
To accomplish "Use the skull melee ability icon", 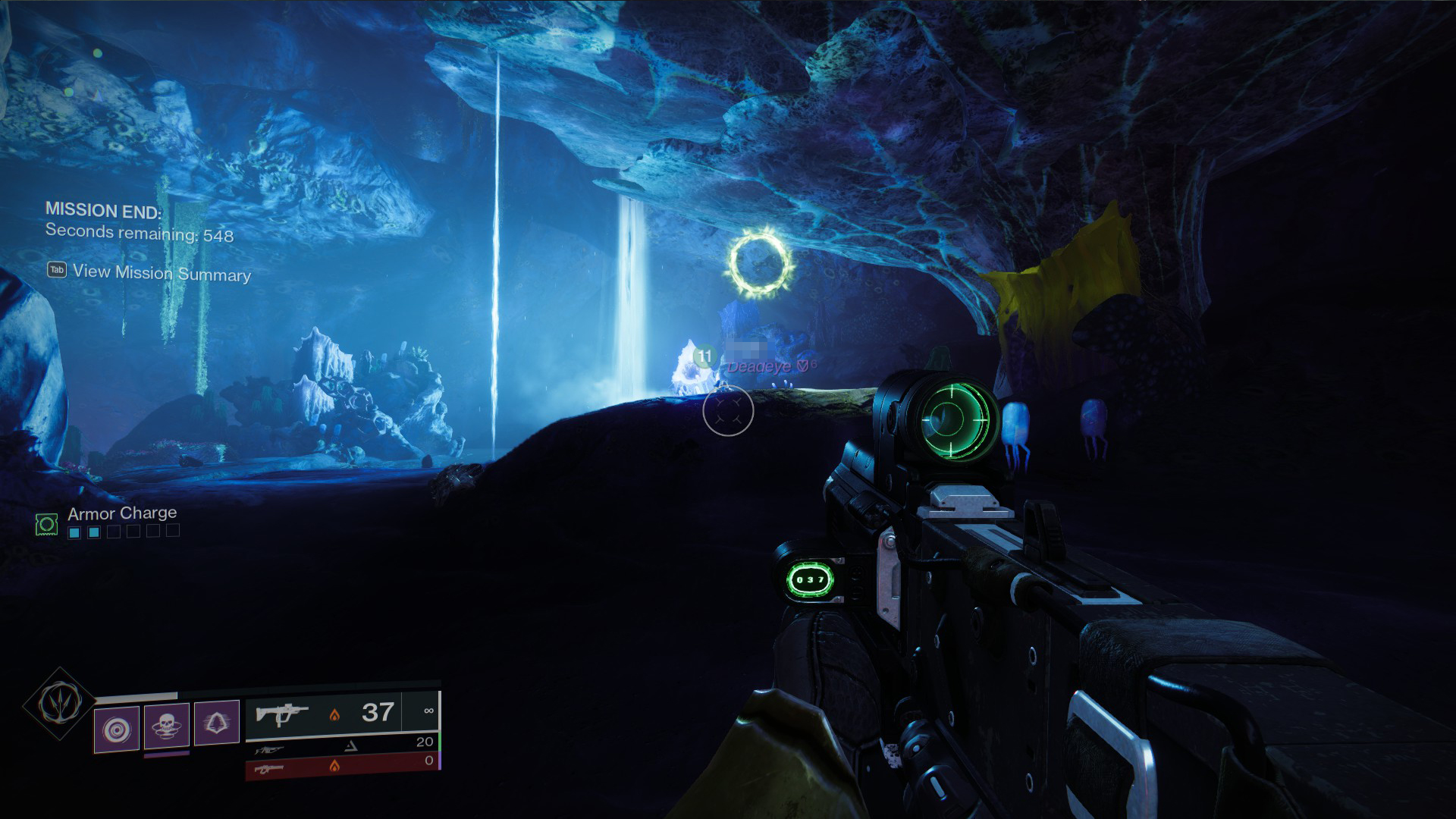I will (x=167, y=726).
